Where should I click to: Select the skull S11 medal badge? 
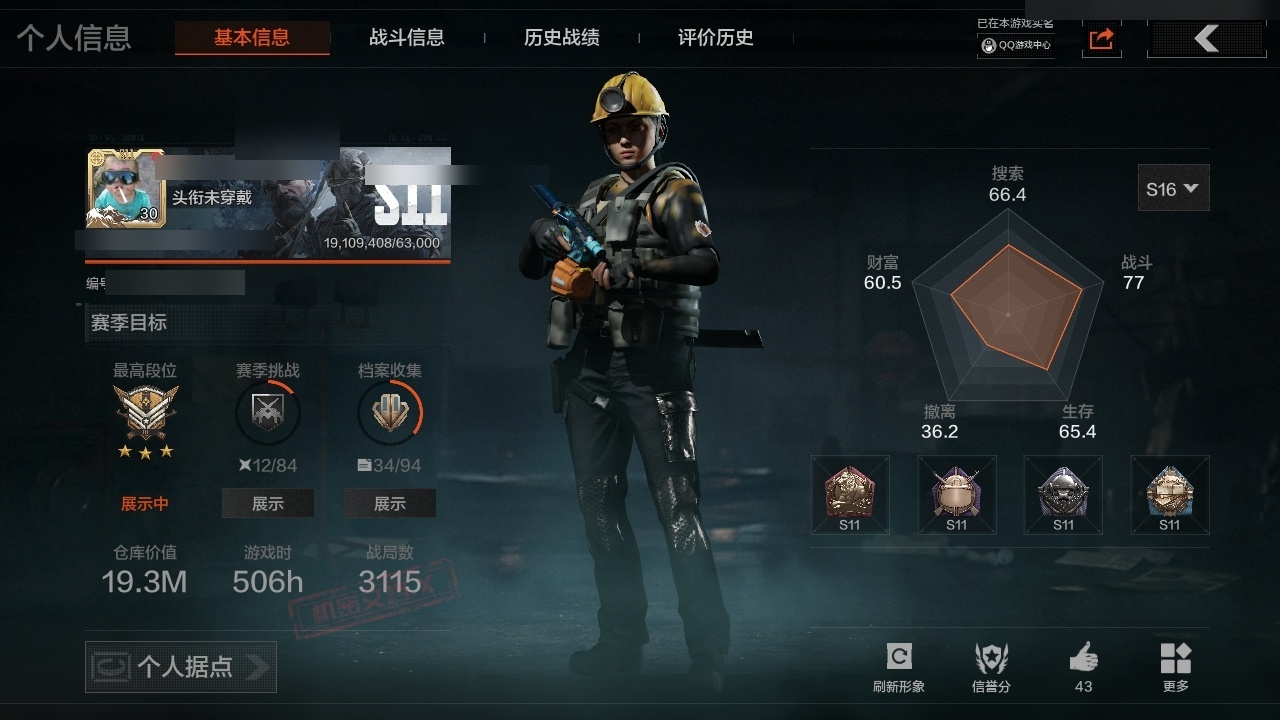point(1063,495)
